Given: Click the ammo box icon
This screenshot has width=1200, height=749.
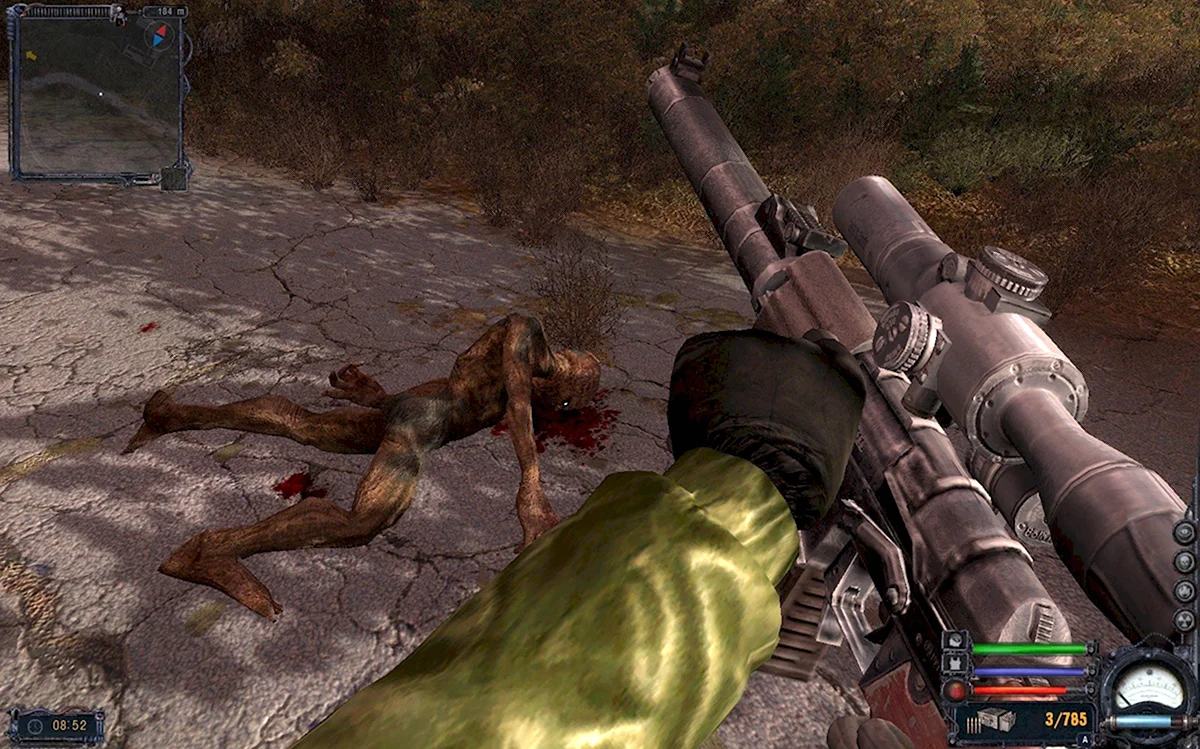Looking at the screenshot, I should tap(995, 720).
